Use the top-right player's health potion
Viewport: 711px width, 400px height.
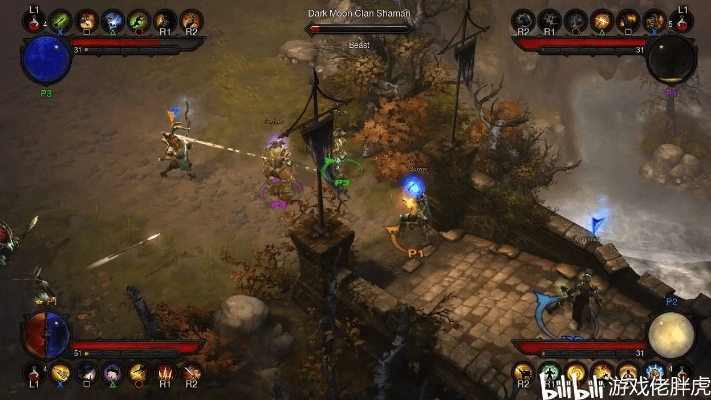(x=681, y=21)
